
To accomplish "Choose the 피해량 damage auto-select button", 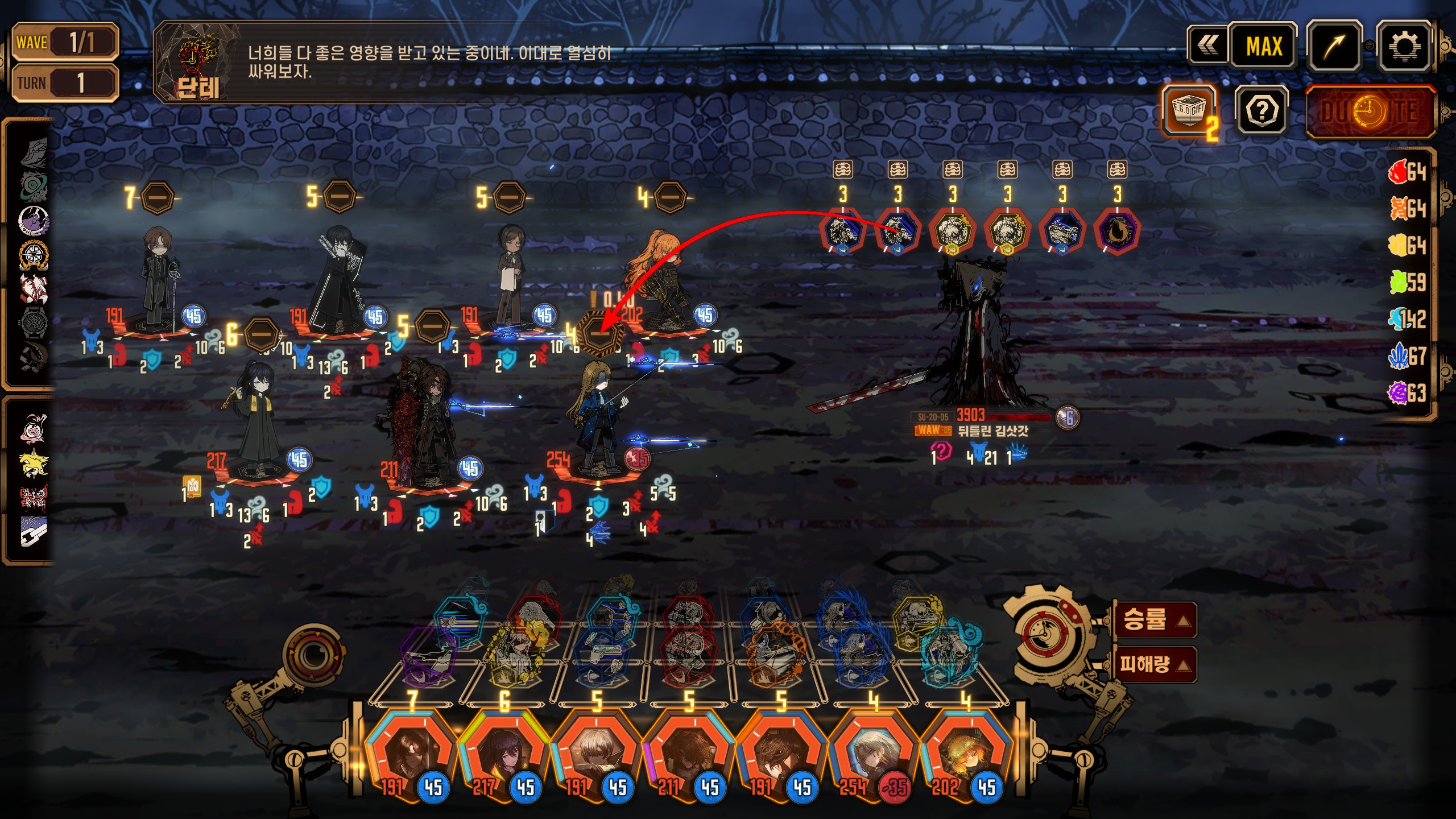I will (1153, 664).
